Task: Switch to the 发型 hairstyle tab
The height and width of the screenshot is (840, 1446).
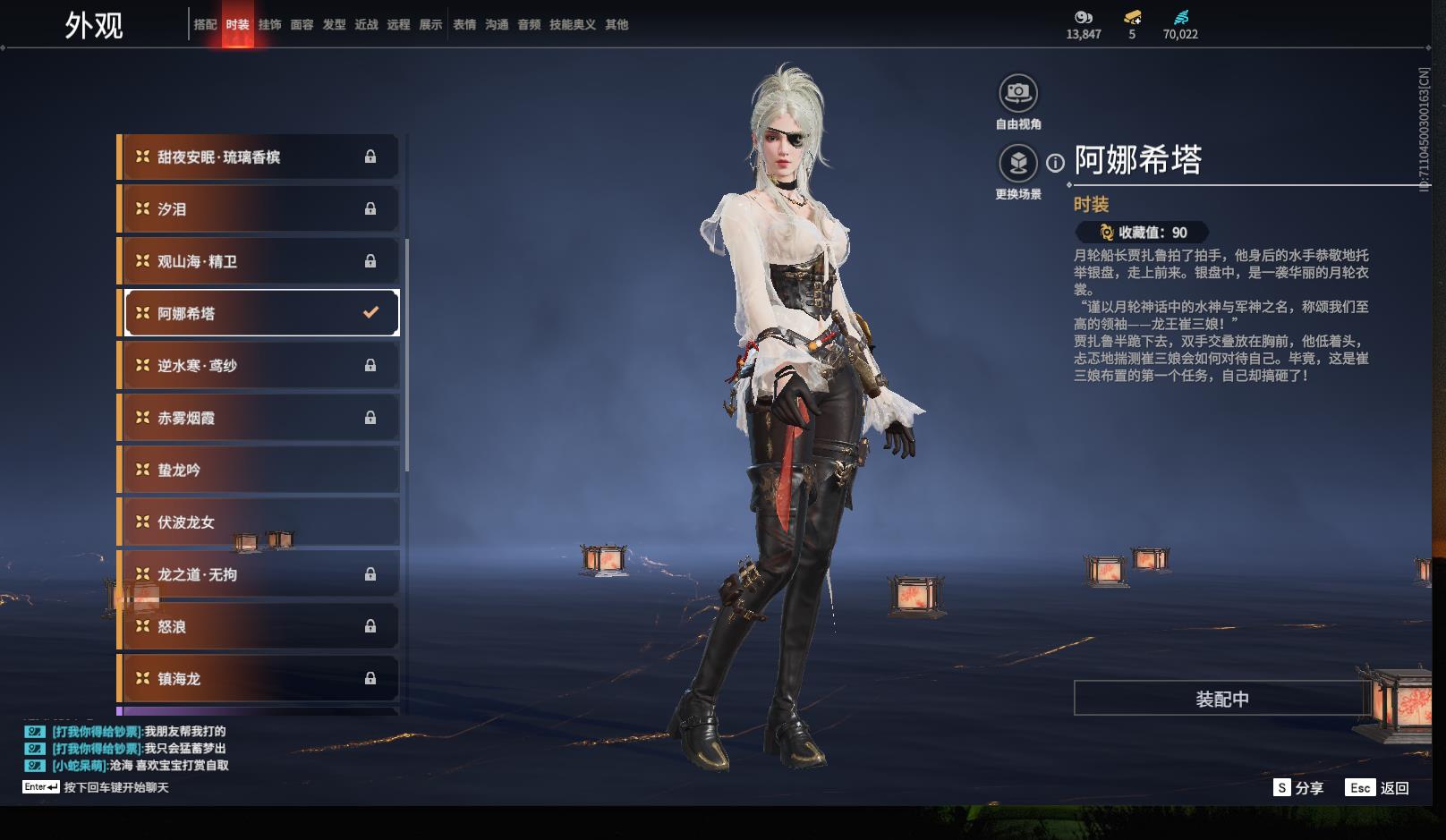Action: pyautogui.click(x=334, y=25)
